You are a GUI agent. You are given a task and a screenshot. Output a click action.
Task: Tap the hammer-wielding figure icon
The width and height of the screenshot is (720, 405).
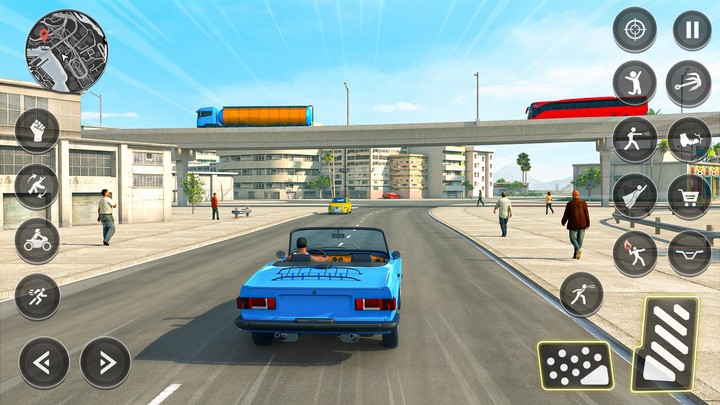[37, 186]
